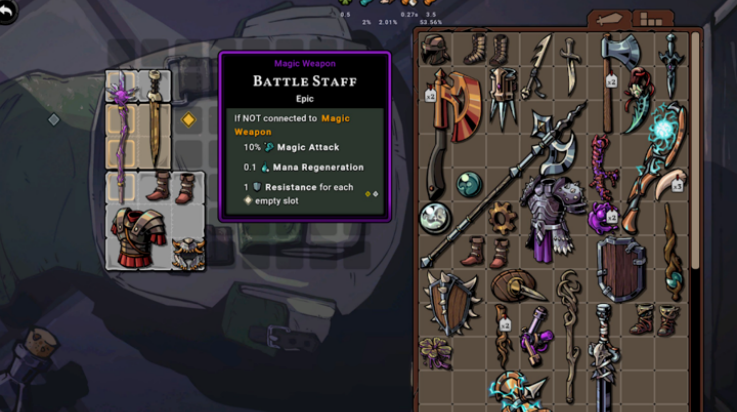Open the first stash tab

[608, 19]
